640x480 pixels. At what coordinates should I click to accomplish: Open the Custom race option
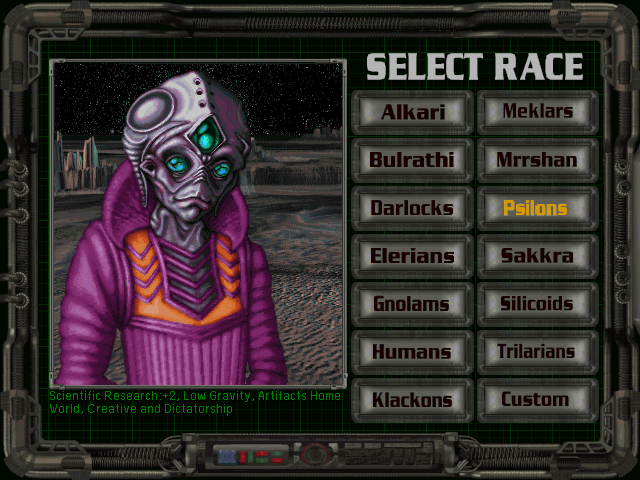click(536, 400)
